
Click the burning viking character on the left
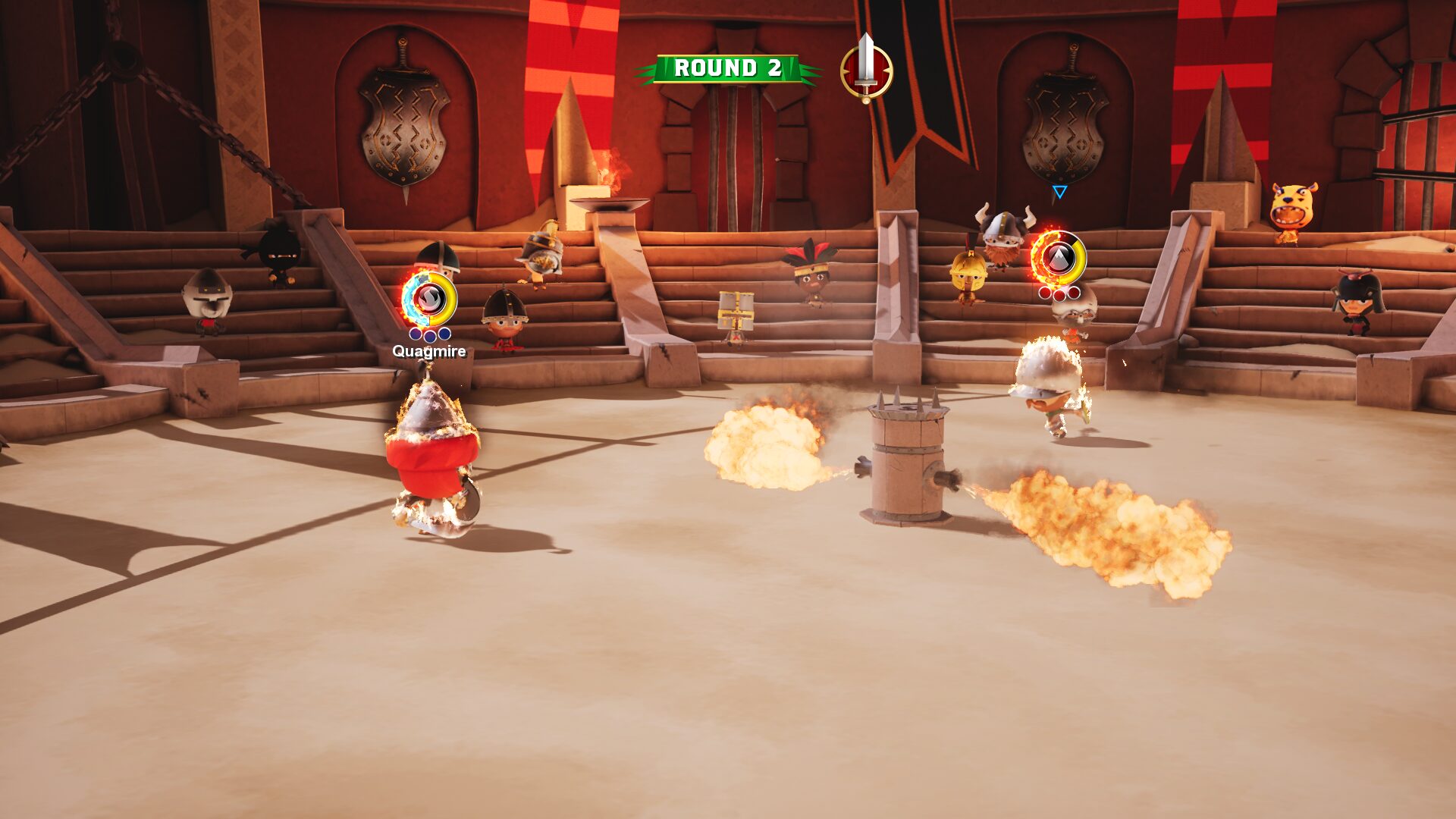pyautogui.click(x=432, y=455)
